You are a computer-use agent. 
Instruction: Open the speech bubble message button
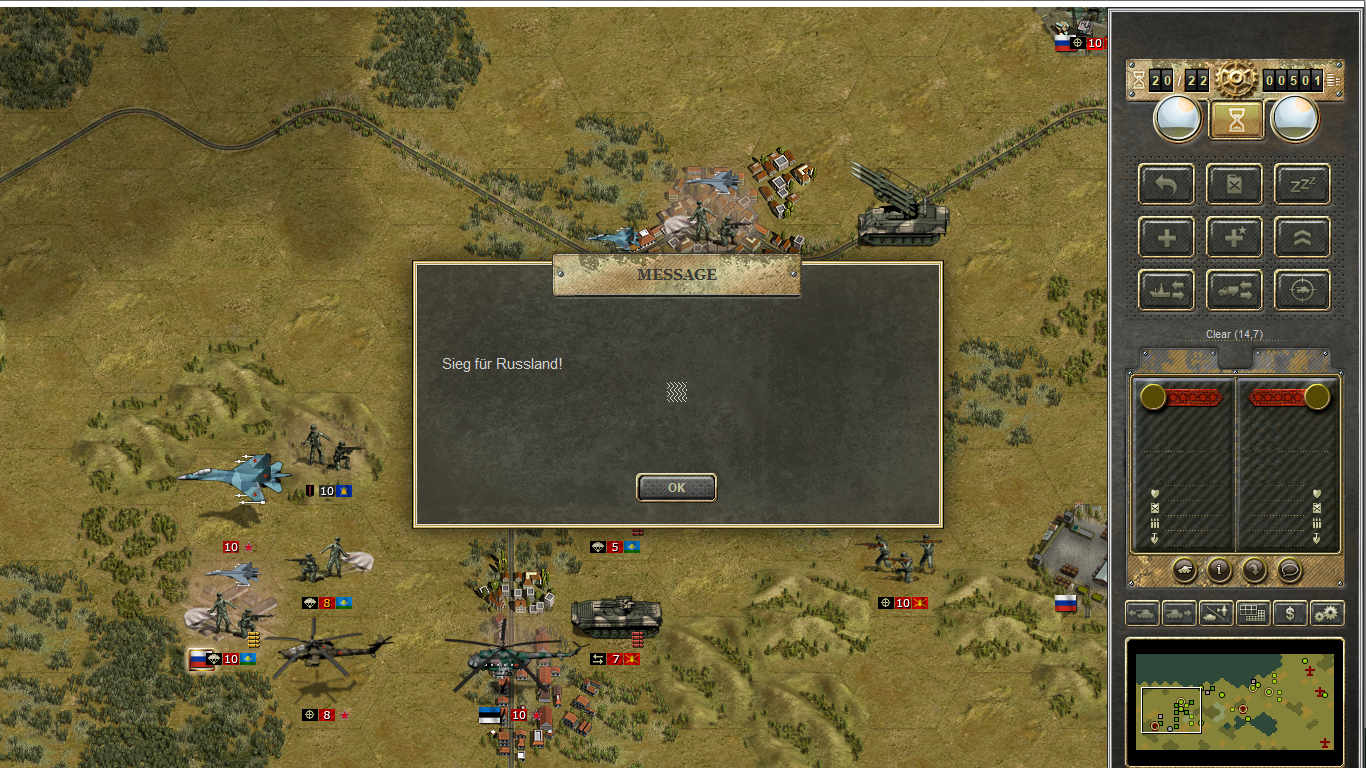pos(1289,570)
